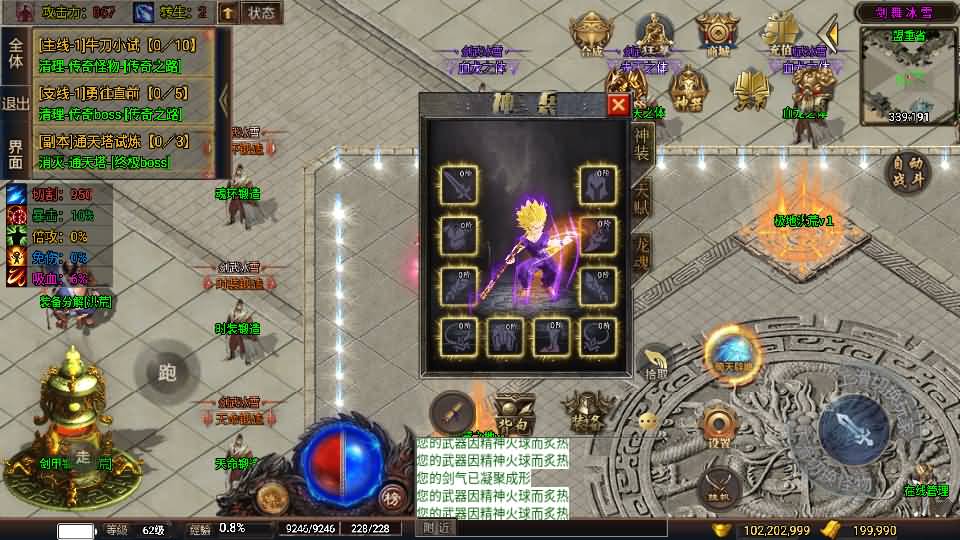
Task: Click the 退出 exit button
Action: 15,104
